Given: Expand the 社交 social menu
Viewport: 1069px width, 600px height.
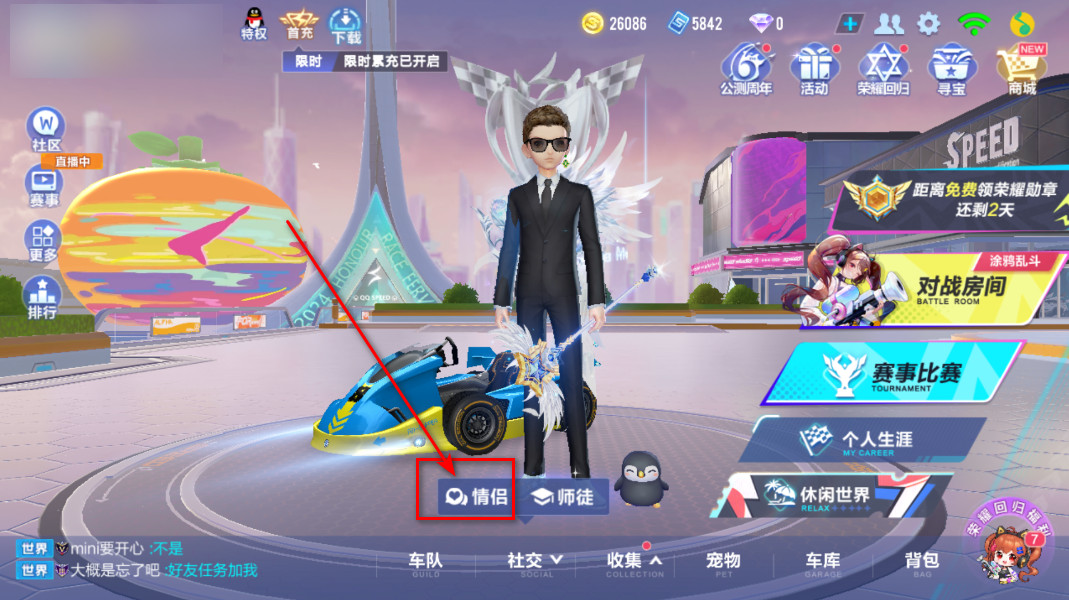Looking at the screenshot, I should point(535,562).
